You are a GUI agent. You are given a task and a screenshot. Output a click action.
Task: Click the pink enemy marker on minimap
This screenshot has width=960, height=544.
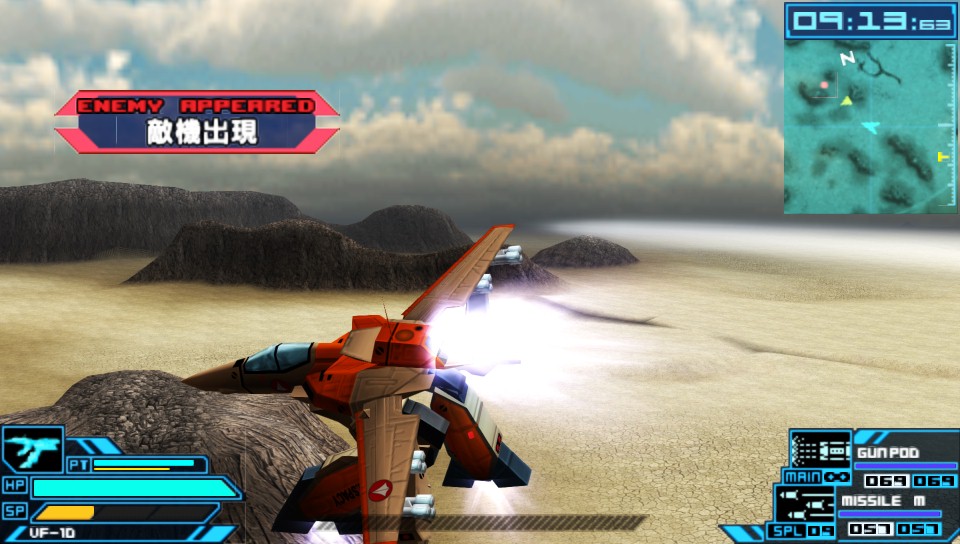point(824,86)
